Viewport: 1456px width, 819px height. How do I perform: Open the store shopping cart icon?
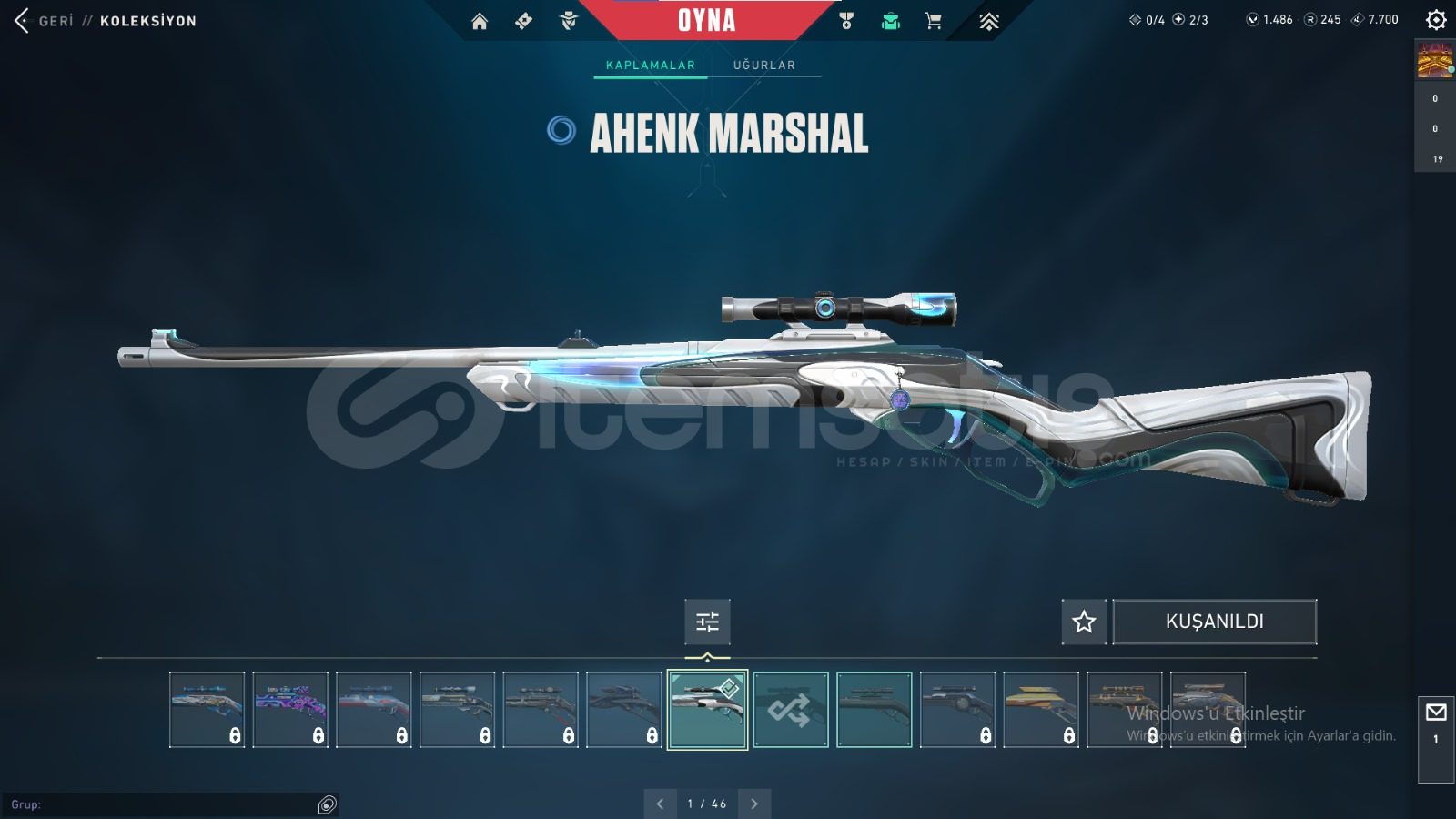(x=934, y=21)
